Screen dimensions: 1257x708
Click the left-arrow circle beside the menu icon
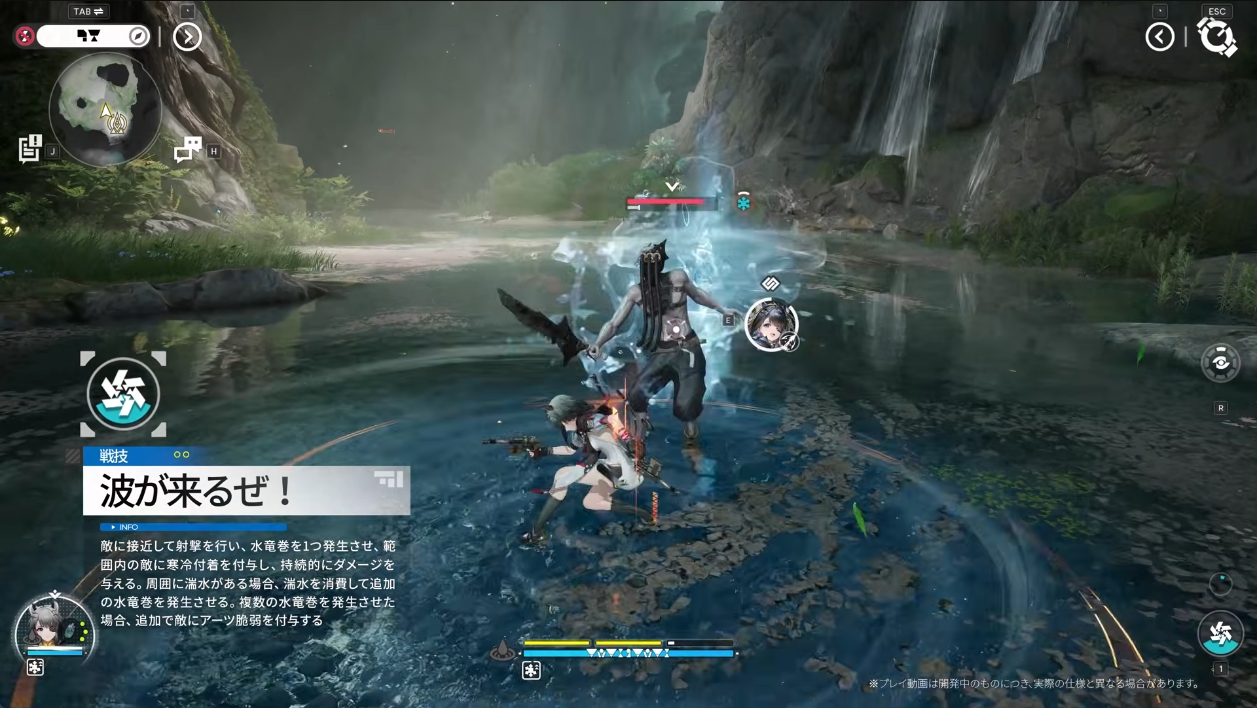(1160, 38)
